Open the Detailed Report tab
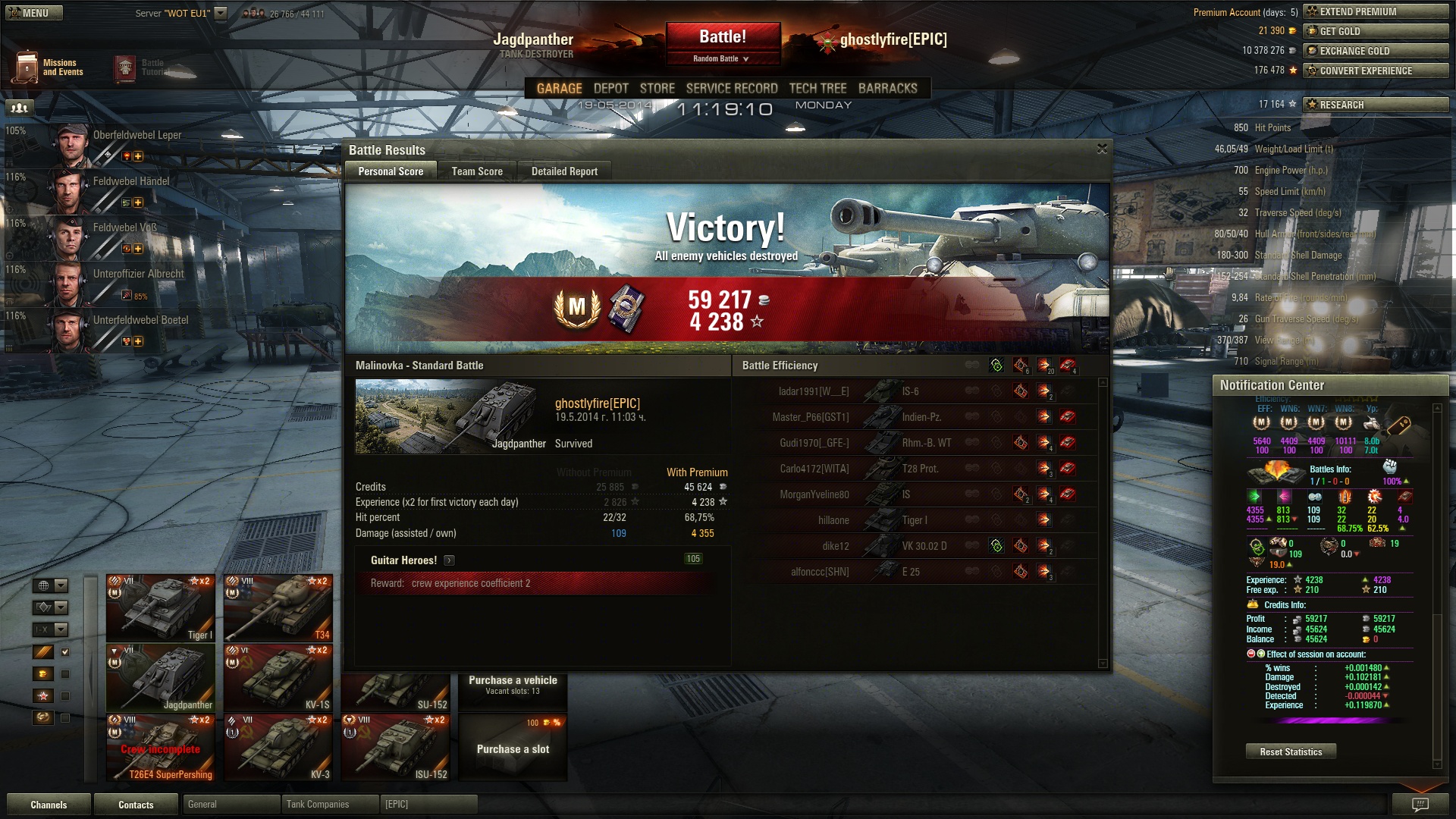 click(x=564, y=171)
